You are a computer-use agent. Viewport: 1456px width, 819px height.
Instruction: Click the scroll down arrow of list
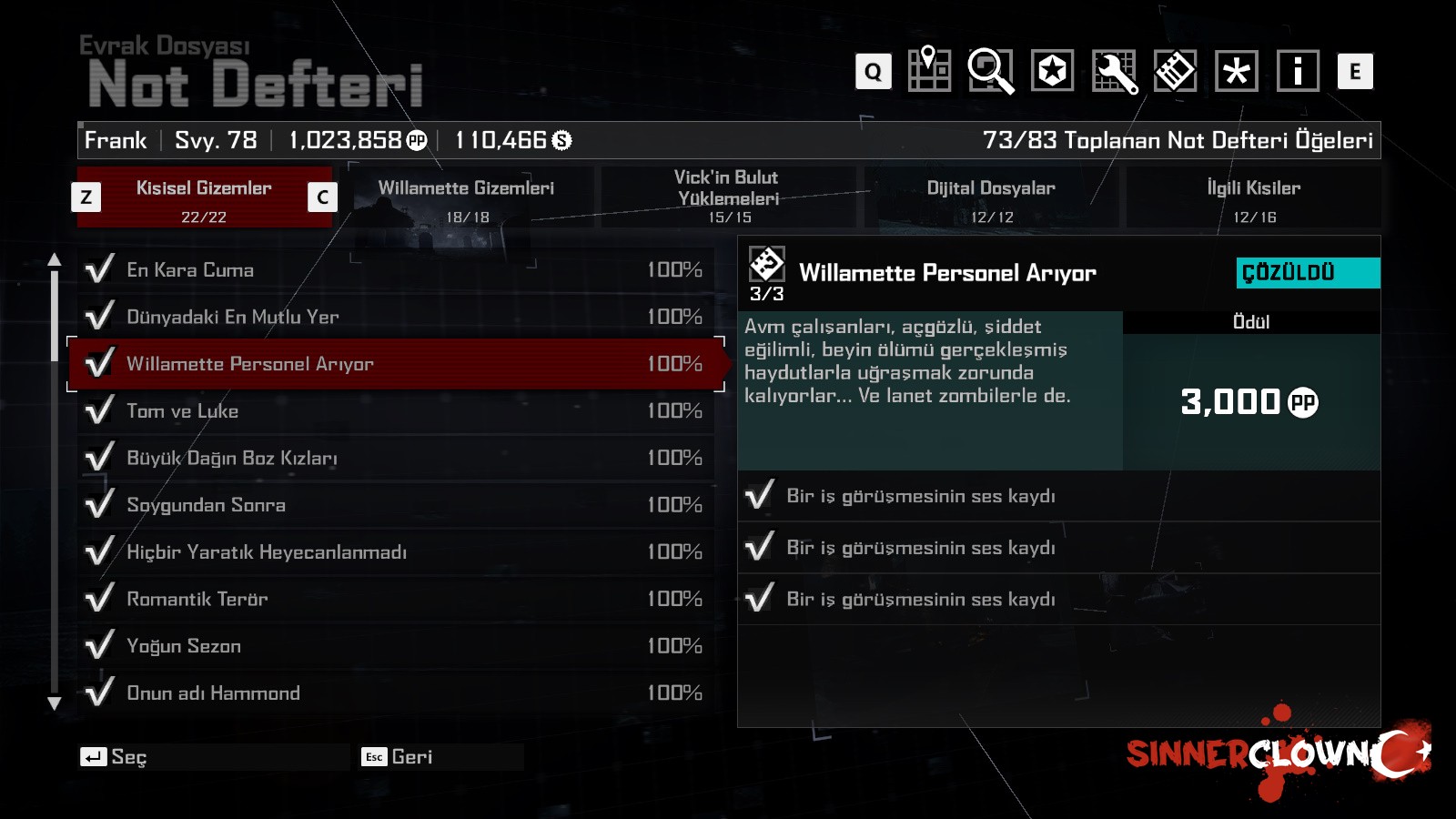[x=55, y=703]
